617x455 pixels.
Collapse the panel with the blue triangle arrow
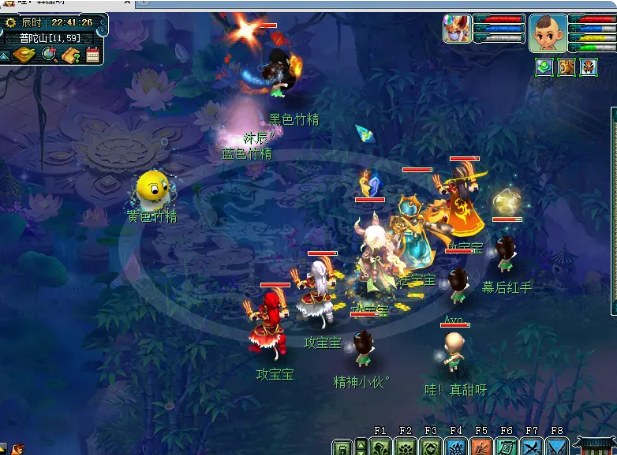(x=6, y=56)
